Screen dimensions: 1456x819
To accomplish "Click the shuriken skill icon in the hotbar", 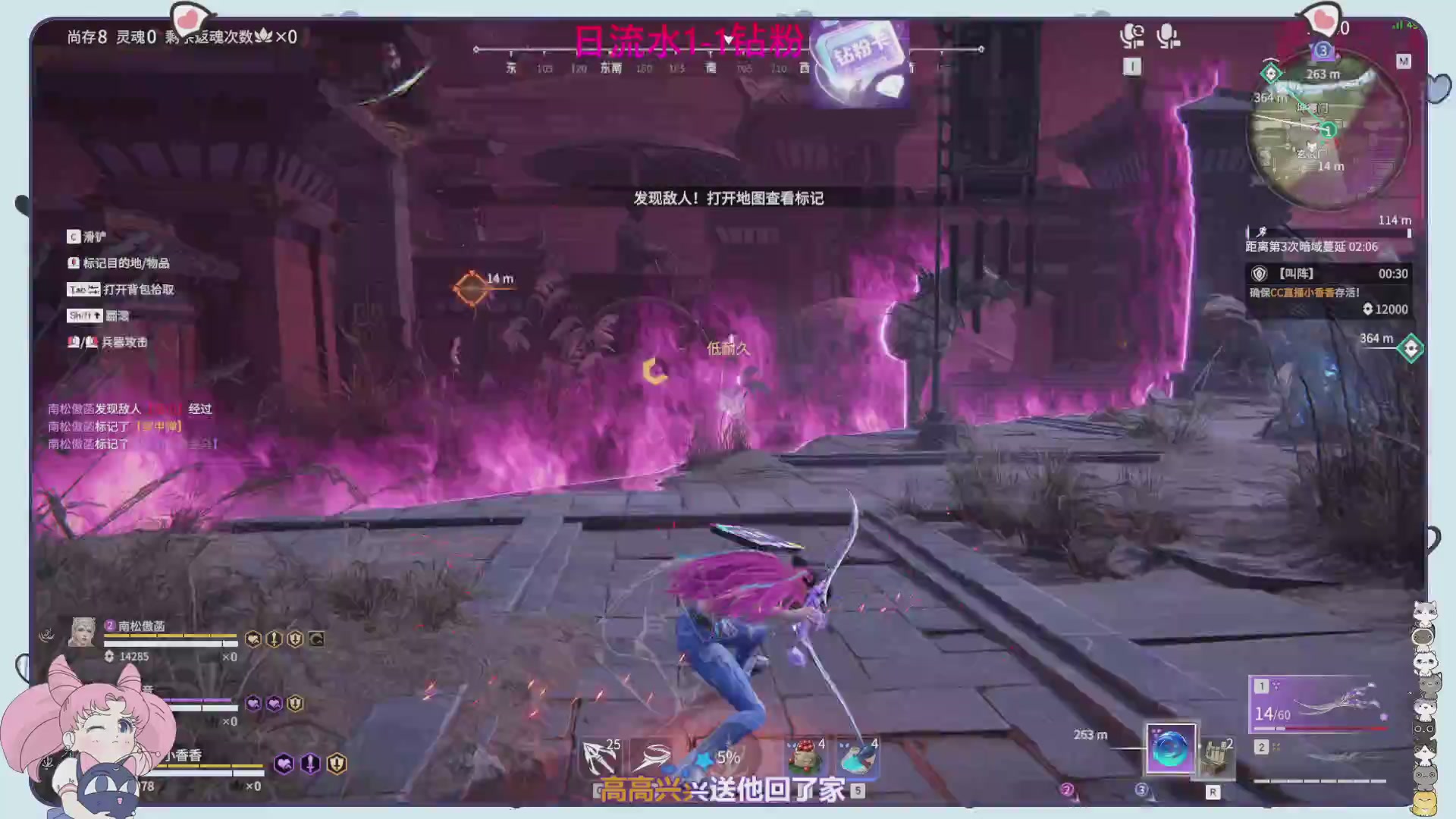I will coord(654,757).
